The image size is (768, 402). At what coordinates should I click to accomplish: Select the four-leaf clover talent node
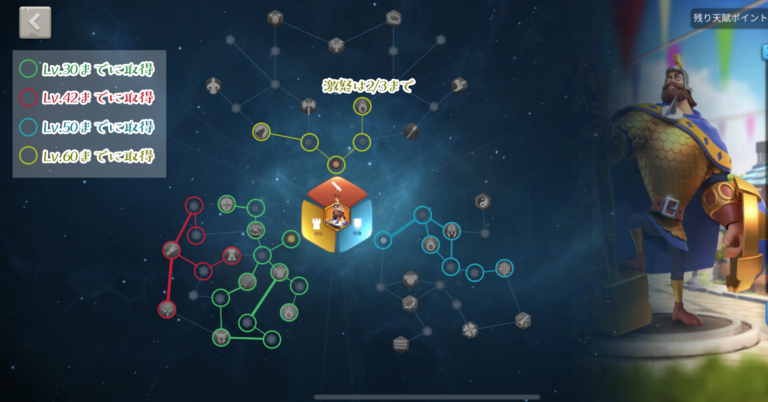(470, 328)
